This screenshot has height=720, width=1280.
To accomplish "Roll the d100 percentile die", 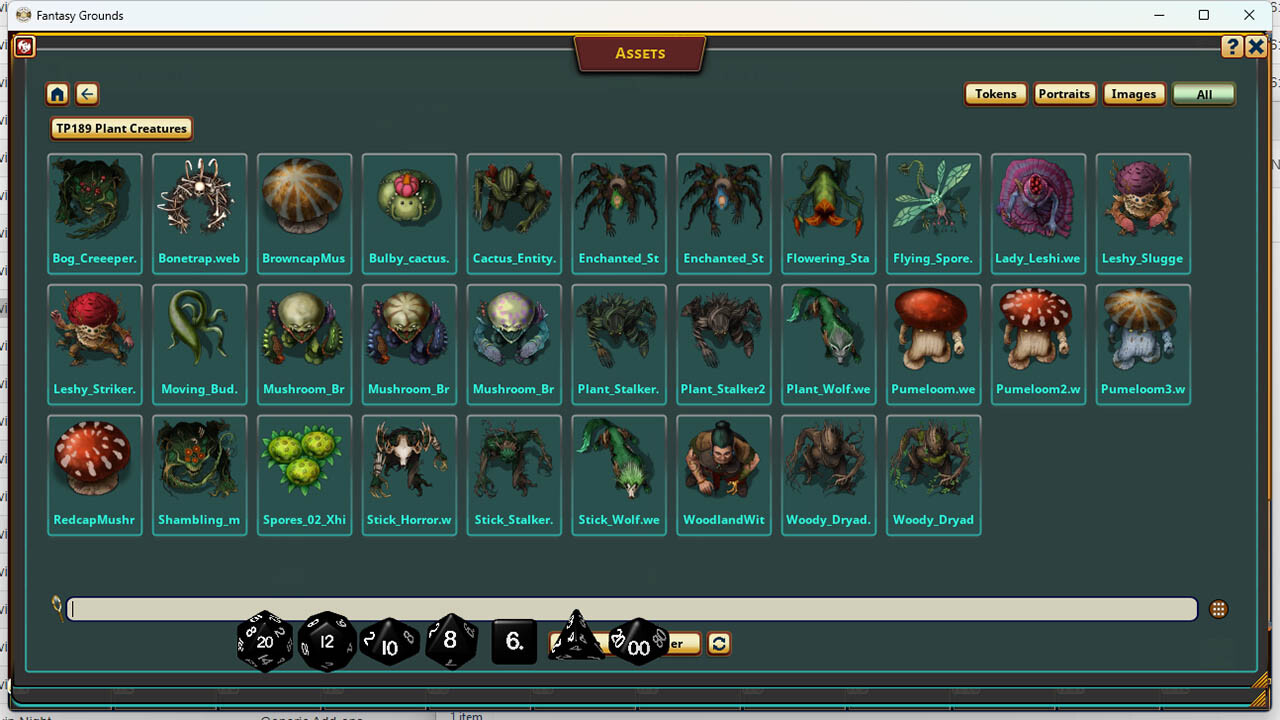I will tap(640, 646).
